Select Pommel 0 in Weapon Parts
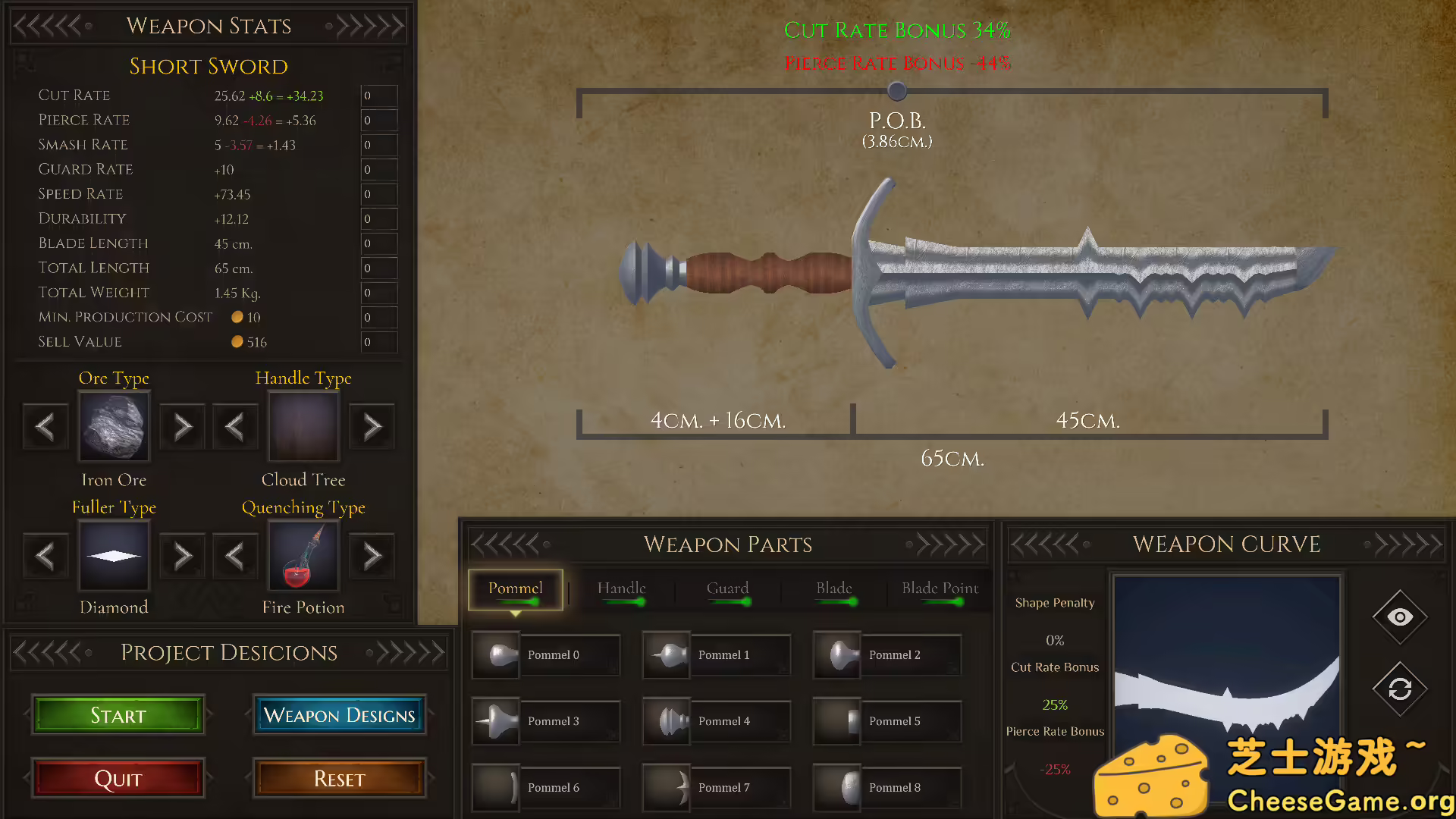 coord(545,654)
